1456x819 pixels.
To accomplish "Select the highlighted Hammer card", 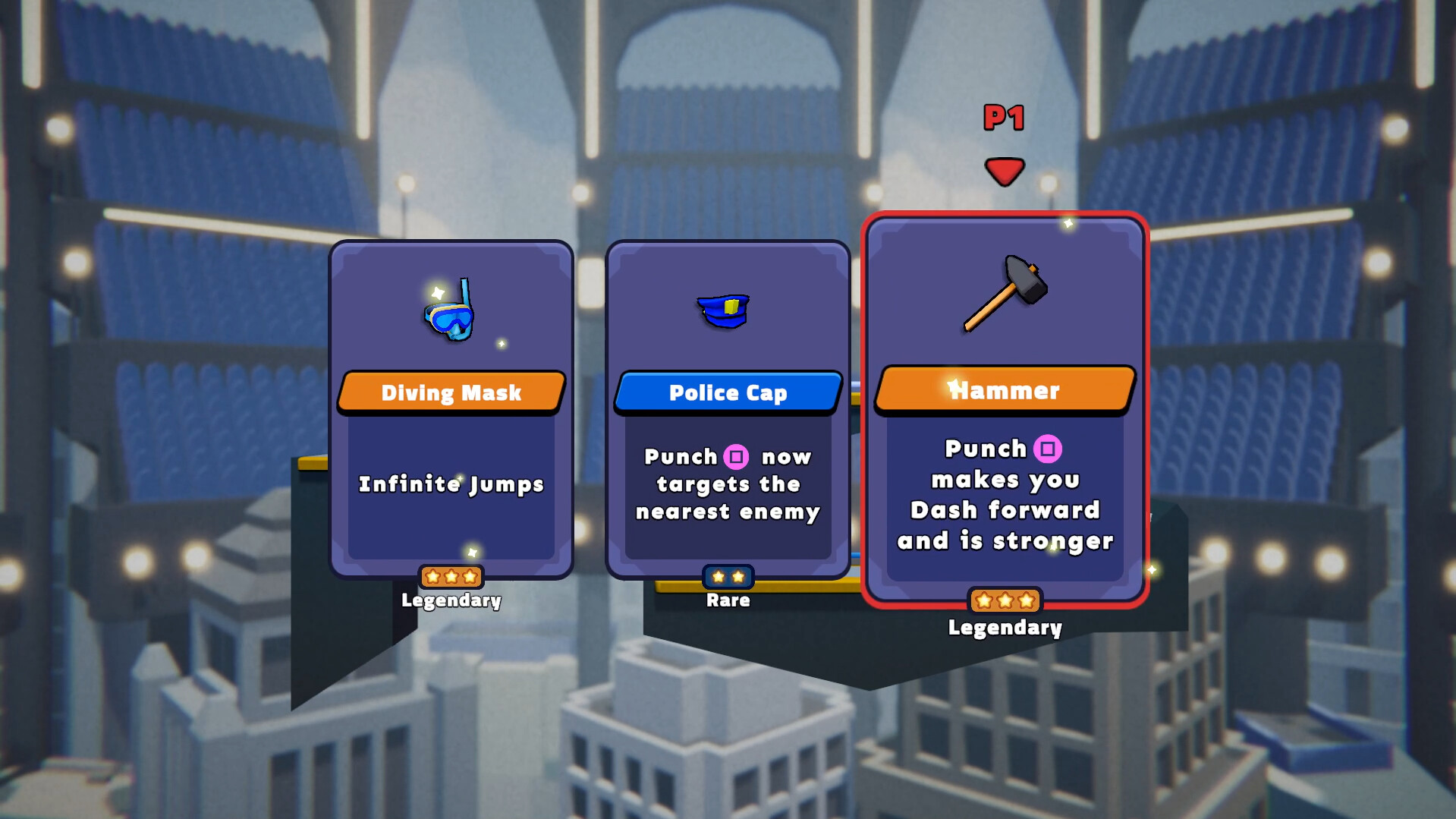I will point(1005,410).
